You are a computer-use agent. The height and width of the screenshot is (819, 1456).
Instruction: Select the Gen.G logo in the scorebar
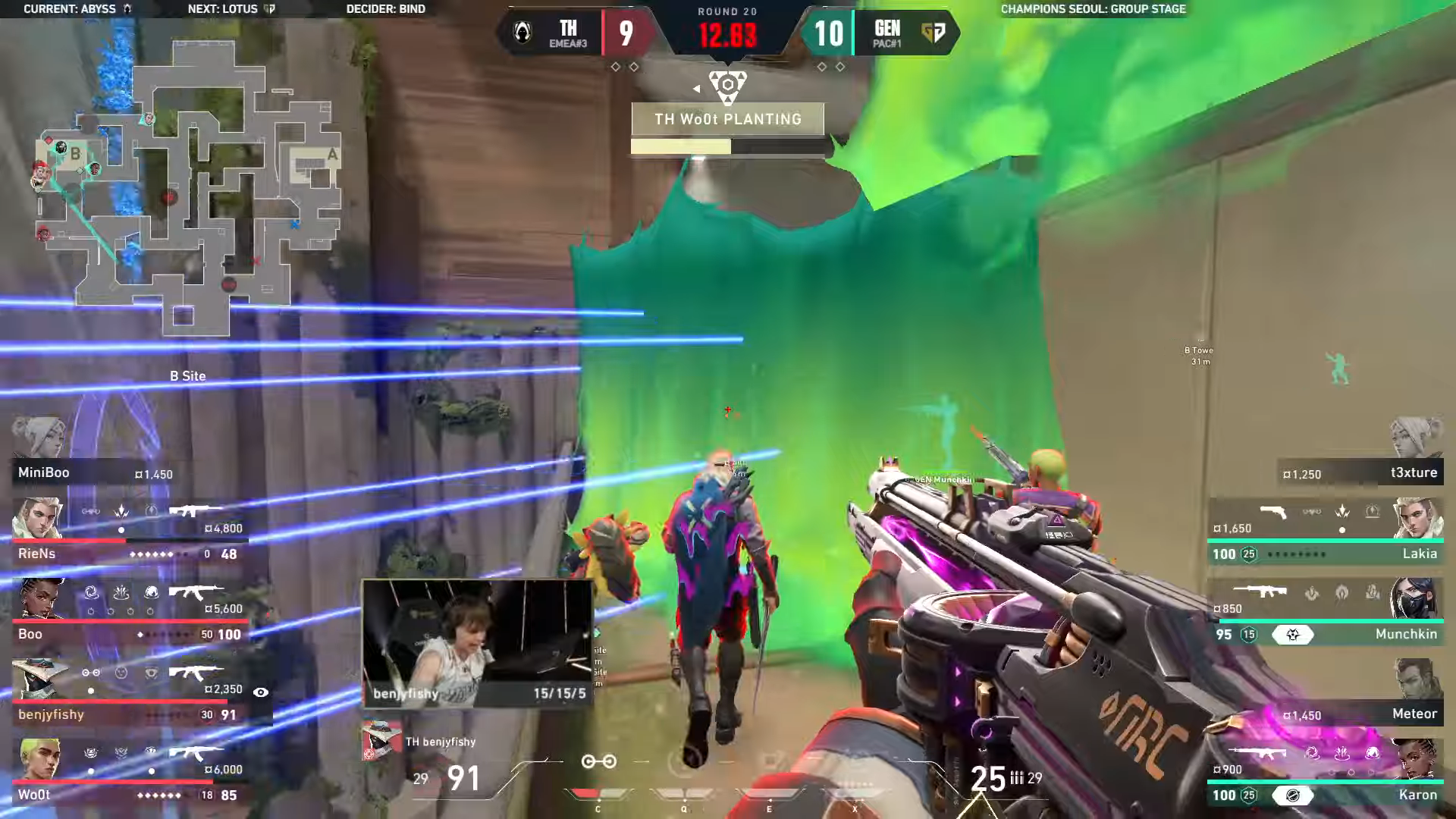coord(933,33)
